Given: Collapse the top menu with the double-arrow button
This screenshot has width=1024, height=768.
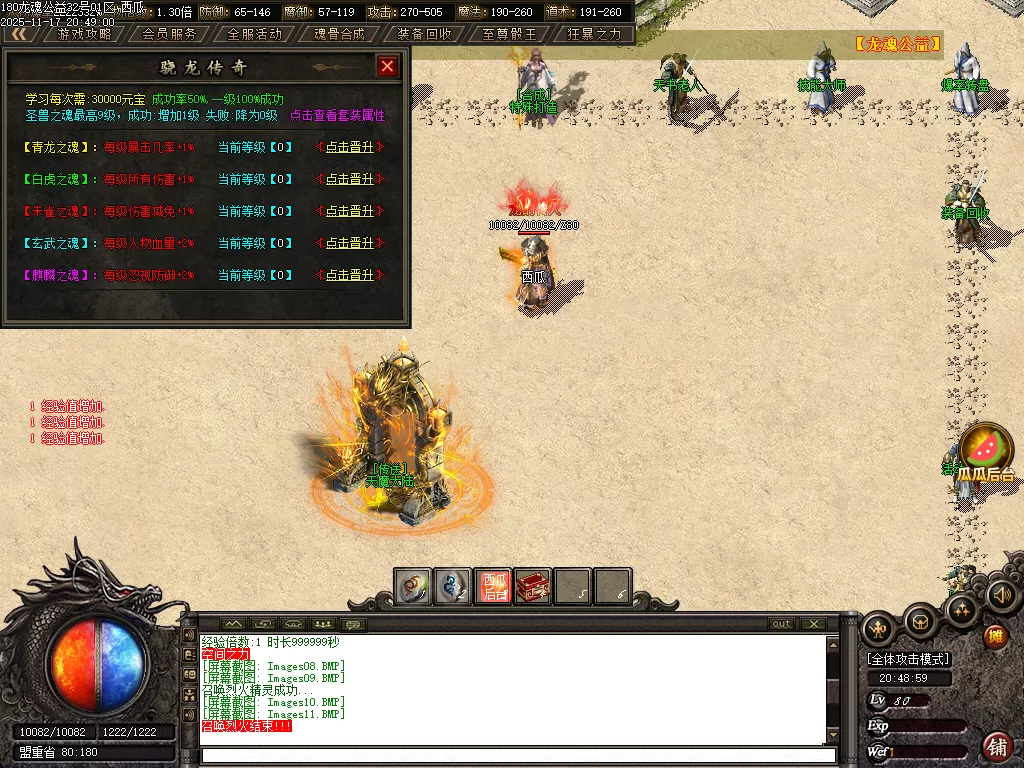Looking at the screenshot, I should [19, 33].
